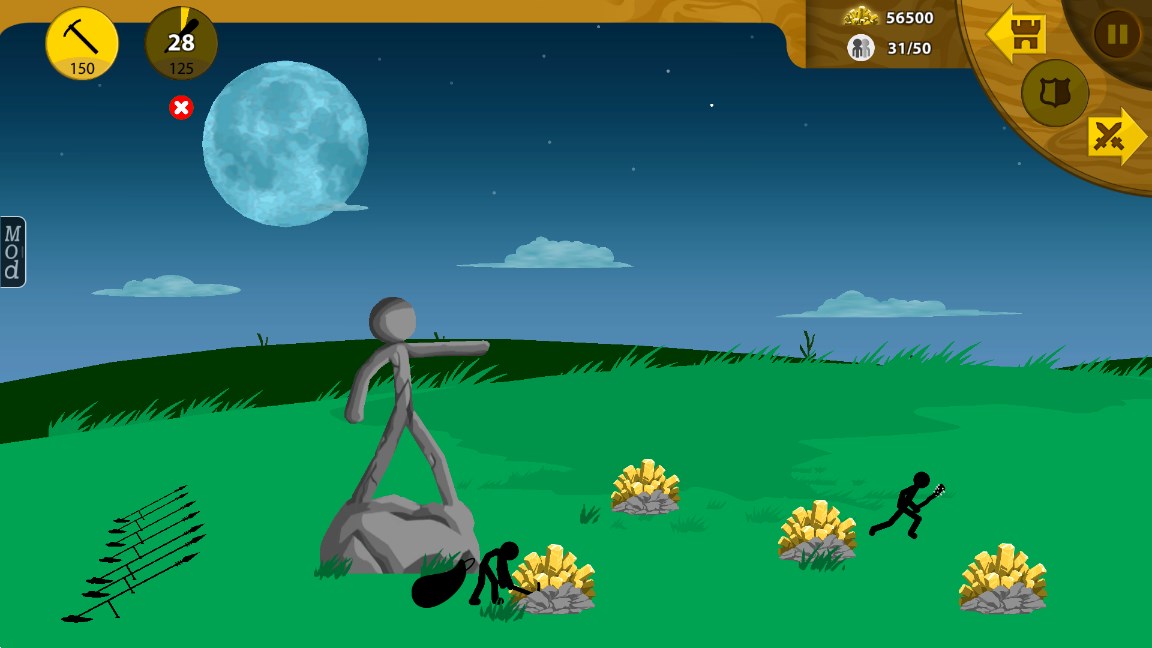1152x648 pixels.
Task: Open the Mod side panel
Action: click(x=12, y=252)
